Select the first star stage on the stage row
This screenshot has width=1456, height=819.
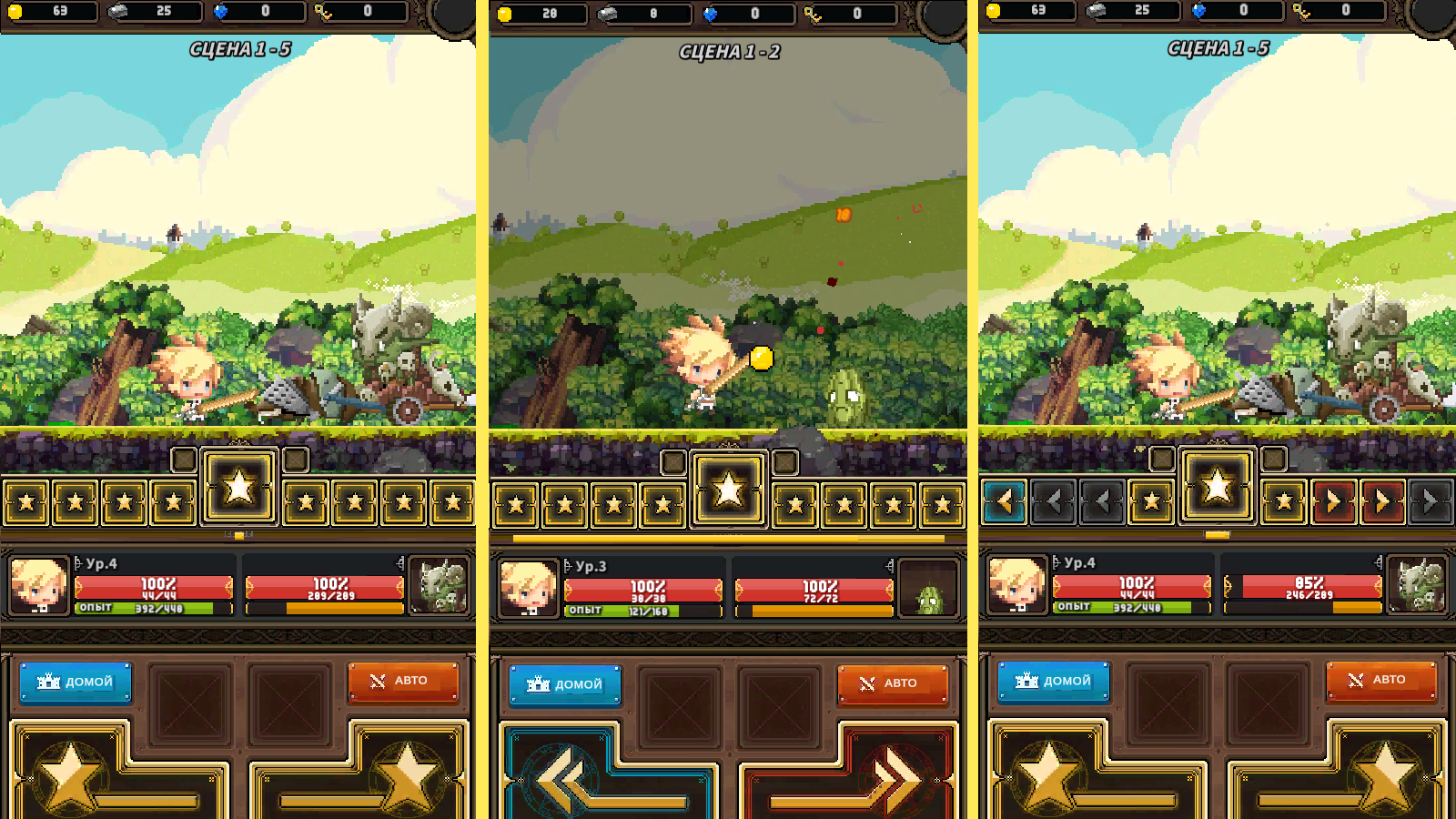(x=25, y=501)
